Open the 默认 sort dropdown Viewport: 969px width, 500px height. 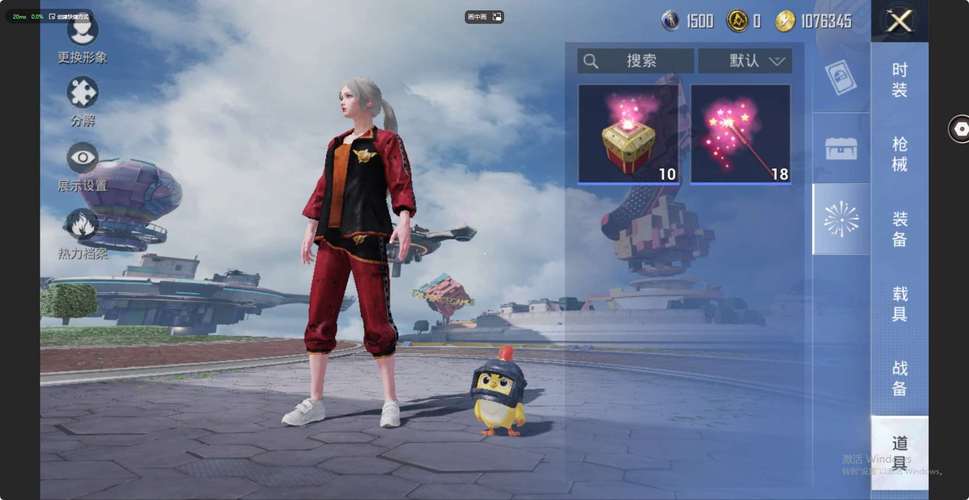pos(745,61)
